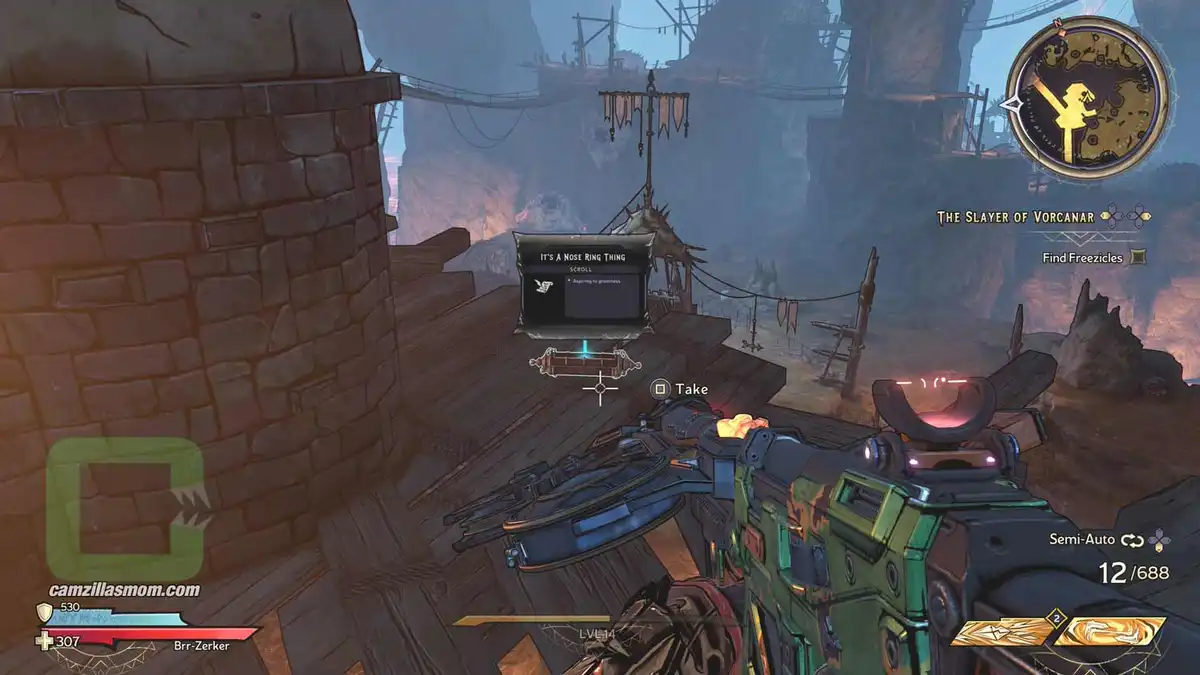Activate the golden whirlwind action skill icon
1200x675 pixels.
pyautogui.click(x=1110, y=631)
